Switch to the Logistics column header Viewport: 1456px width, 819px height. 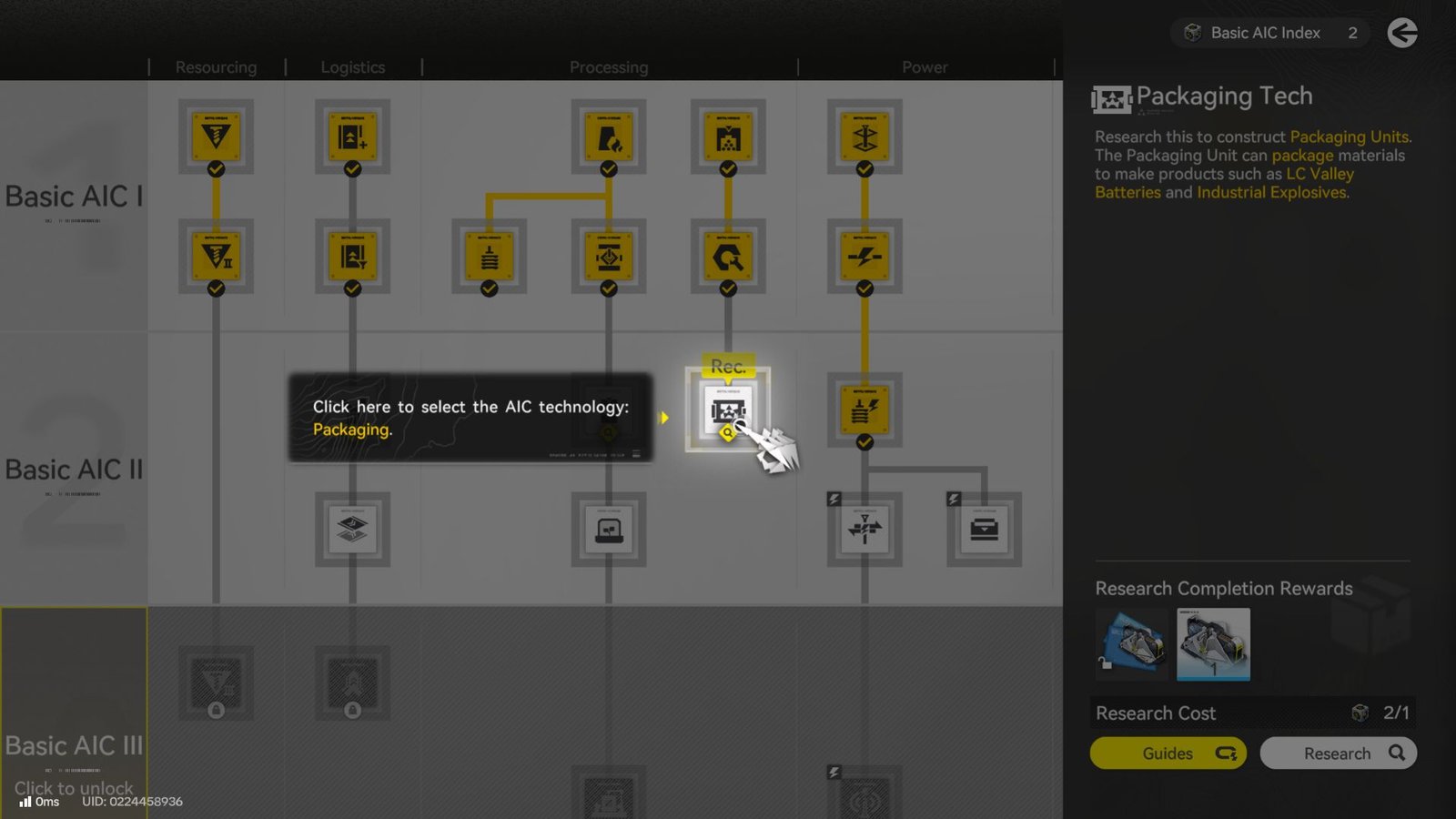click(352, 66)
